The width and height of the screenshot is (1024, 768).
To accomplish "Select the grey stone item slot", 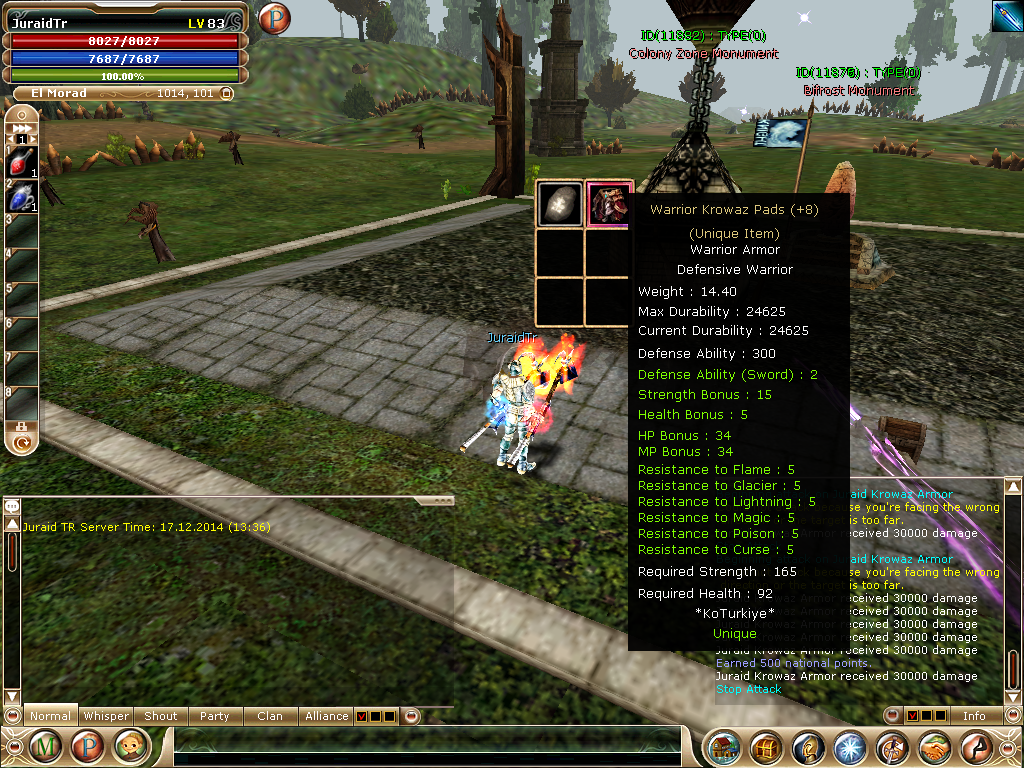I will [x=560, y=204].
